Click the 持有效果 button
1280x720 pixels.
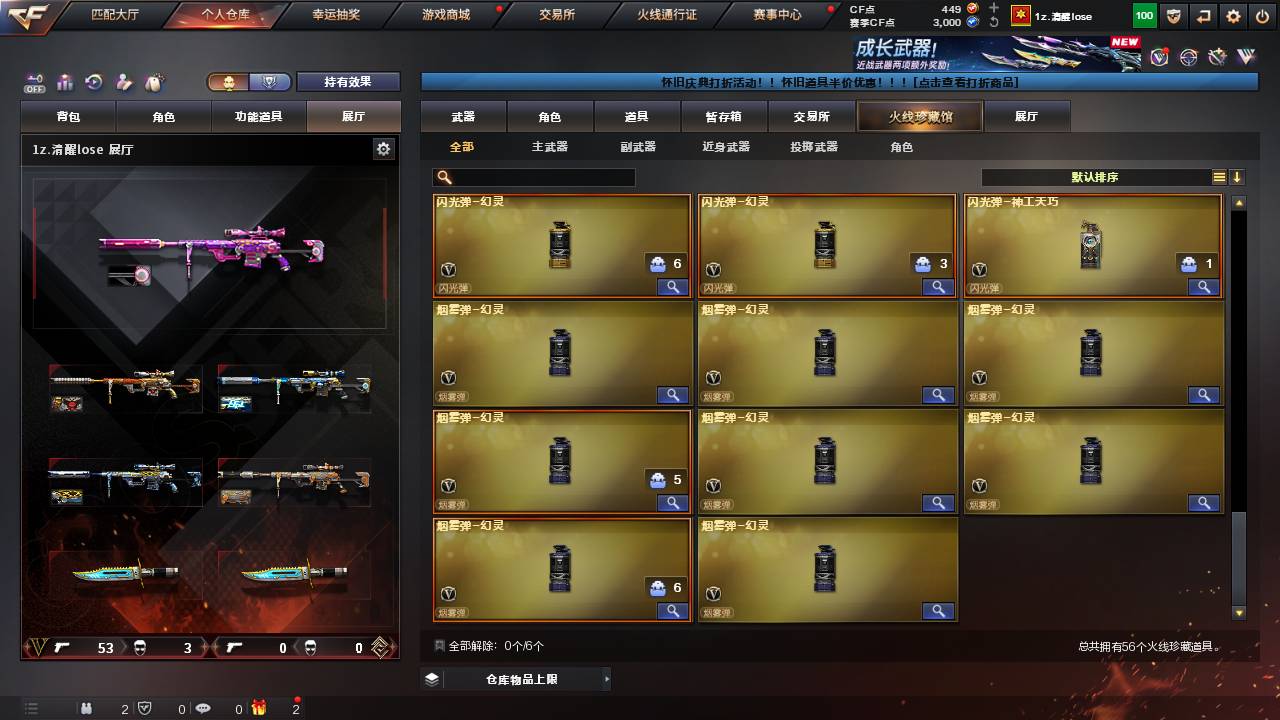pyautogui.click(x=349, y=81)
